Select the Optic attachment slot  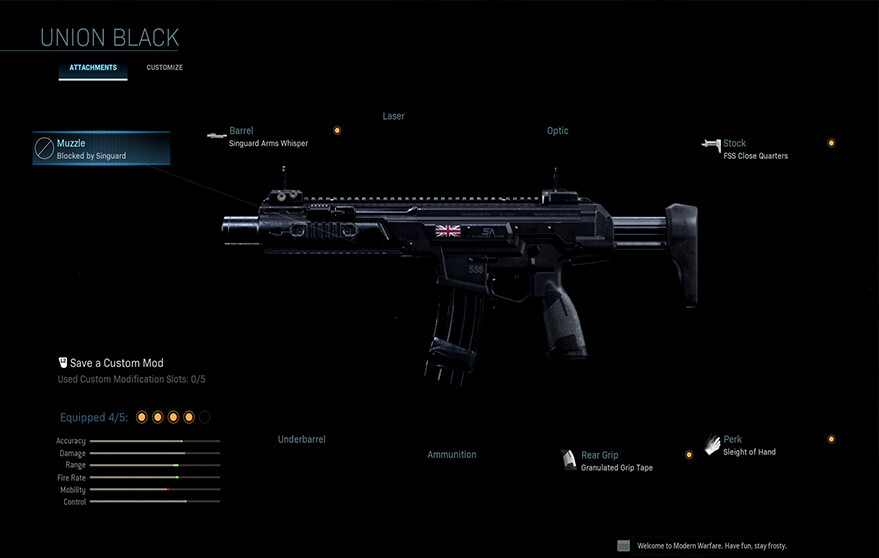(557, 131)
